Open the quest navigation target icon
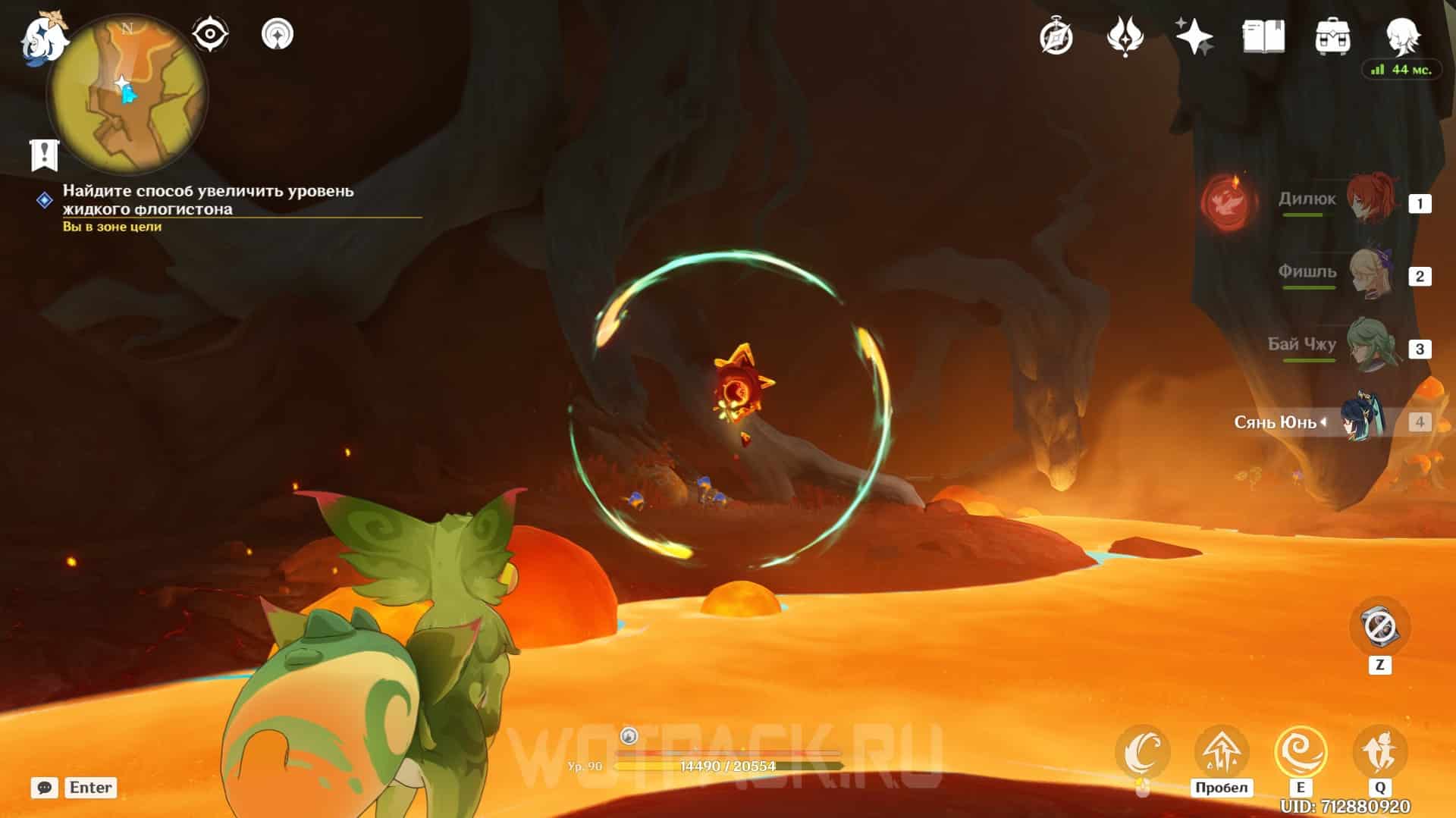The image size is (1456, 818). point(277,35)
